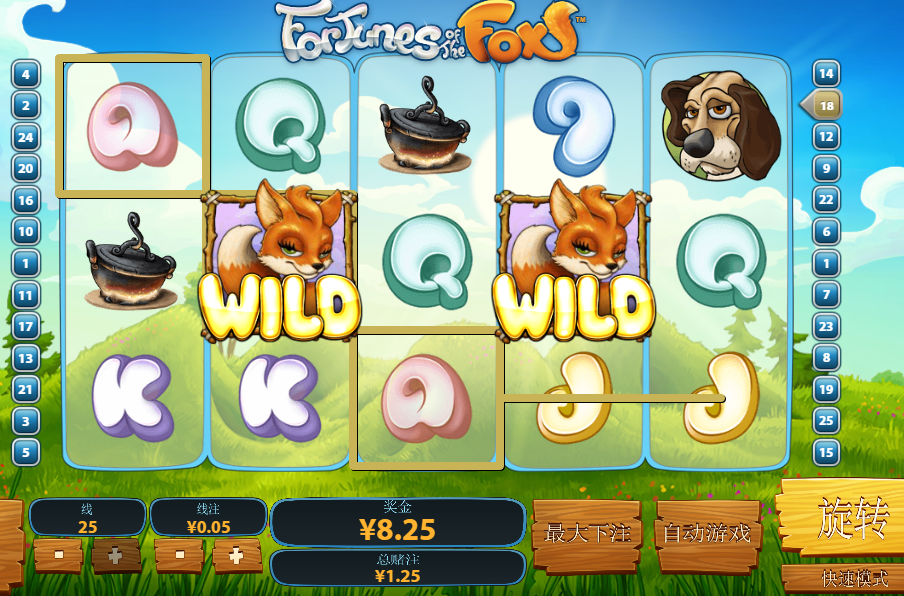Select payline number 15
This screenshot has width=904, height=596.
tap(826, 452)
